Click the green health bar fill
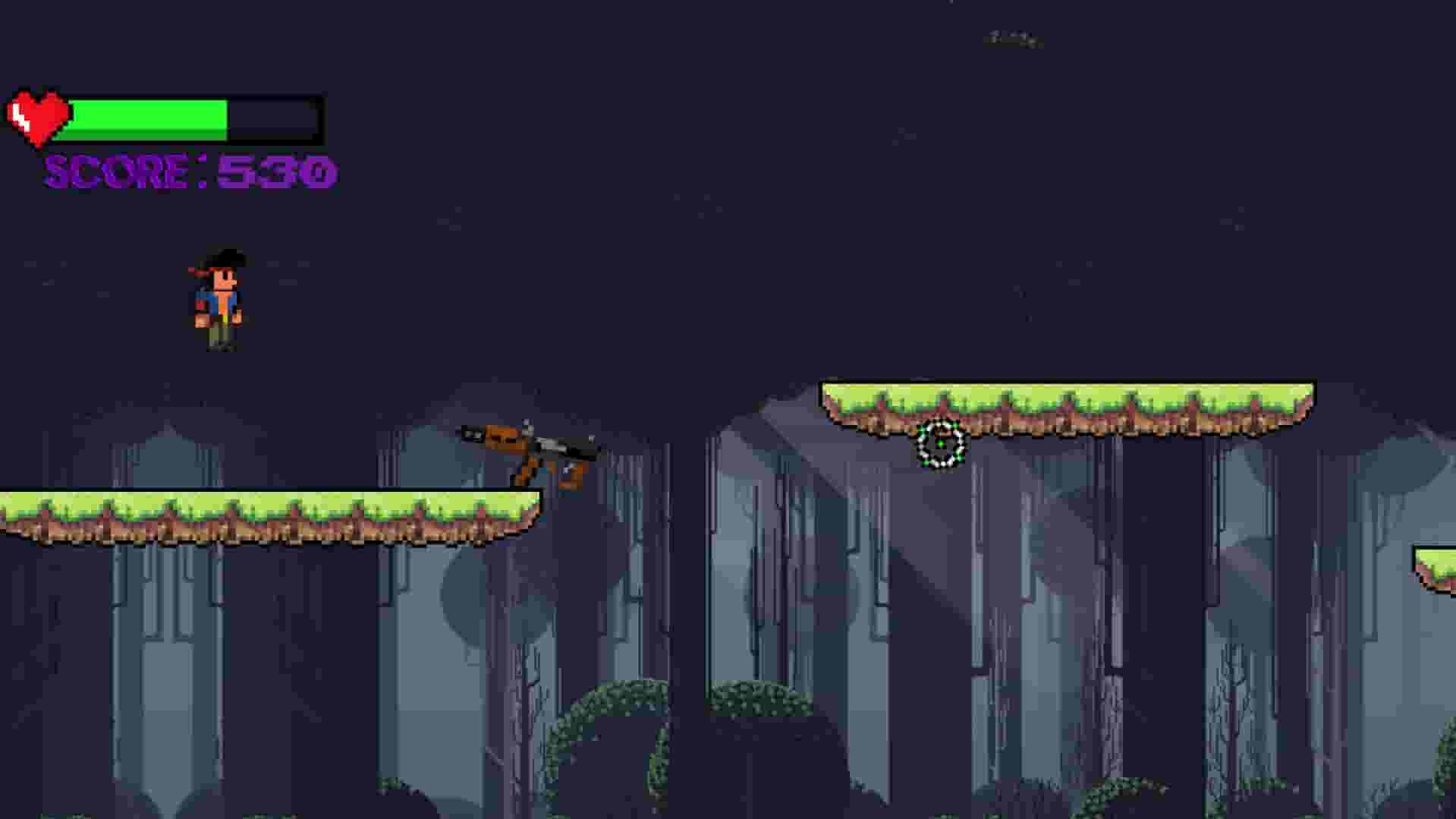 click(148, 118)
